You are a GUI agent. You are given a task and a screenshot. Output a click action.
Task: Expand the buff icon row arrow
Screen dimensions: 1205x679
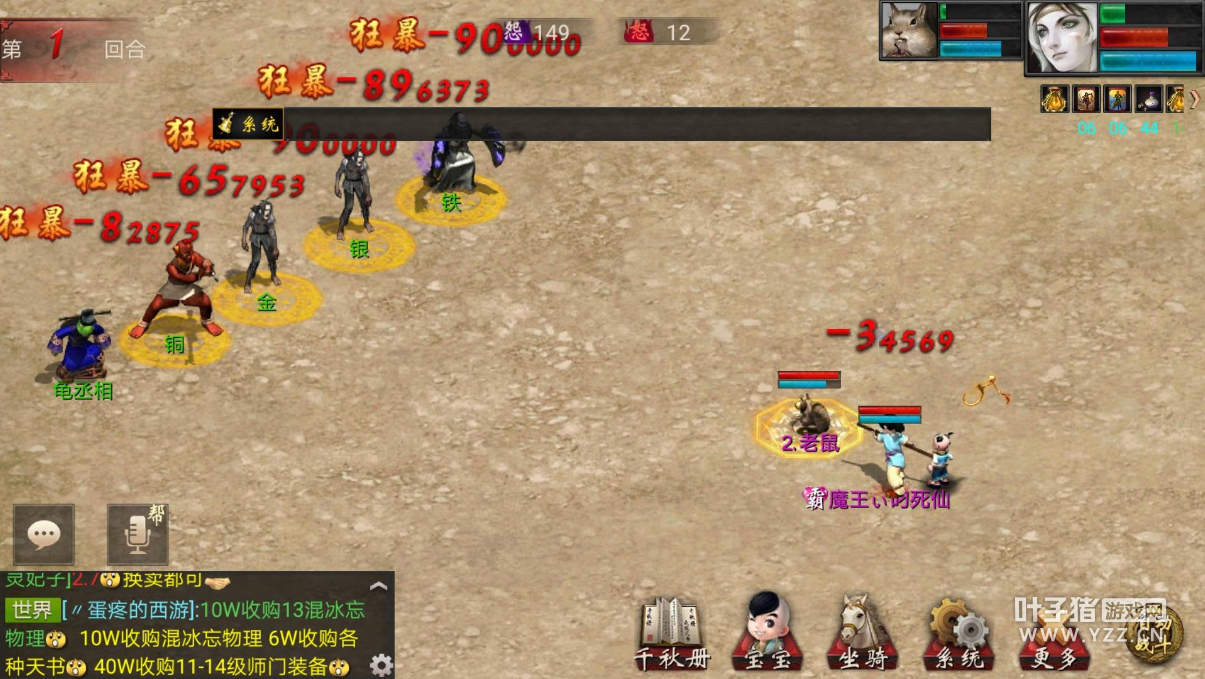[1194, 98]
